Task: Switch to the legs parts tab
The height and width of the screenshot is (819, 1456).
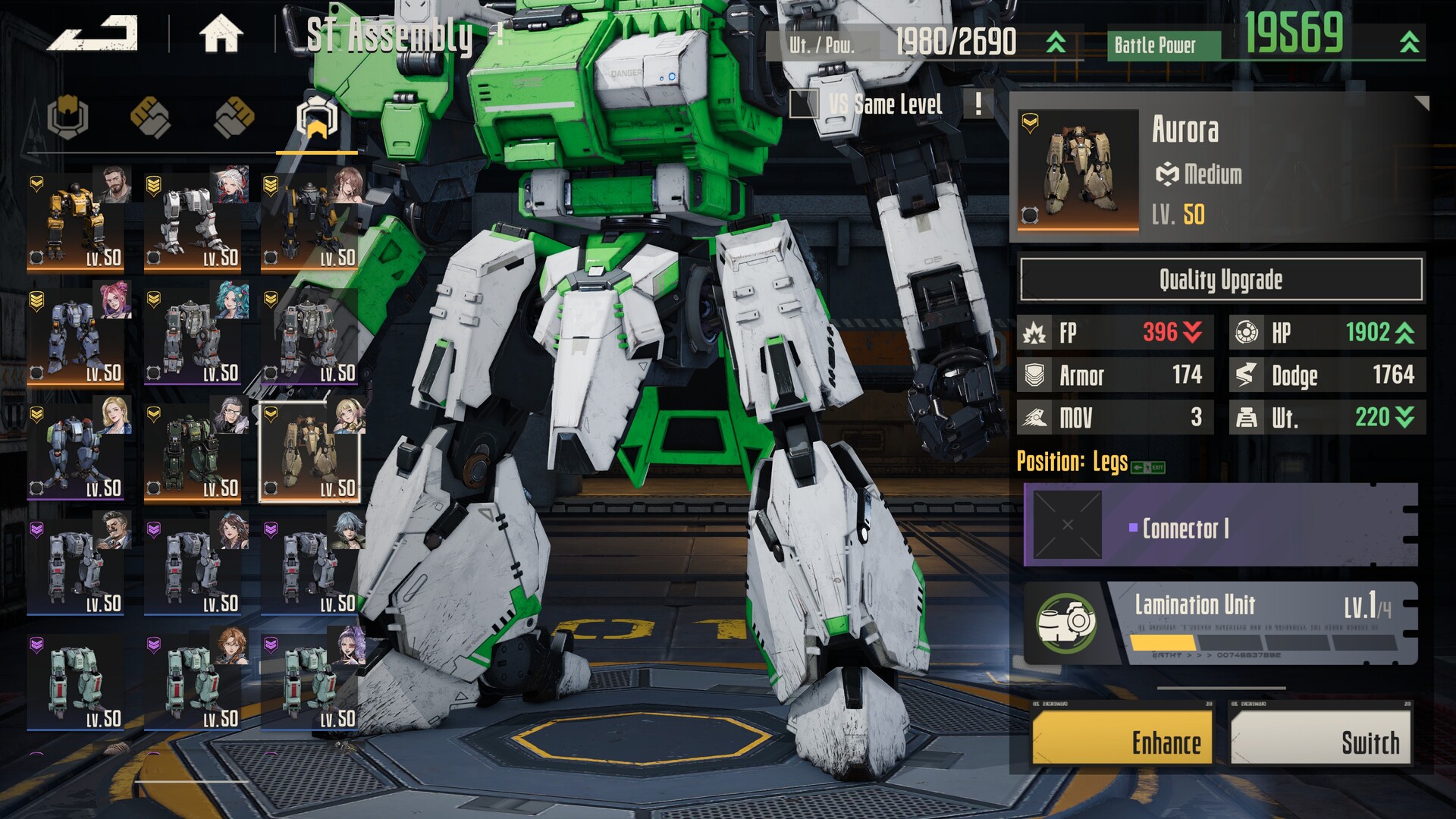Action: [316, 119]
